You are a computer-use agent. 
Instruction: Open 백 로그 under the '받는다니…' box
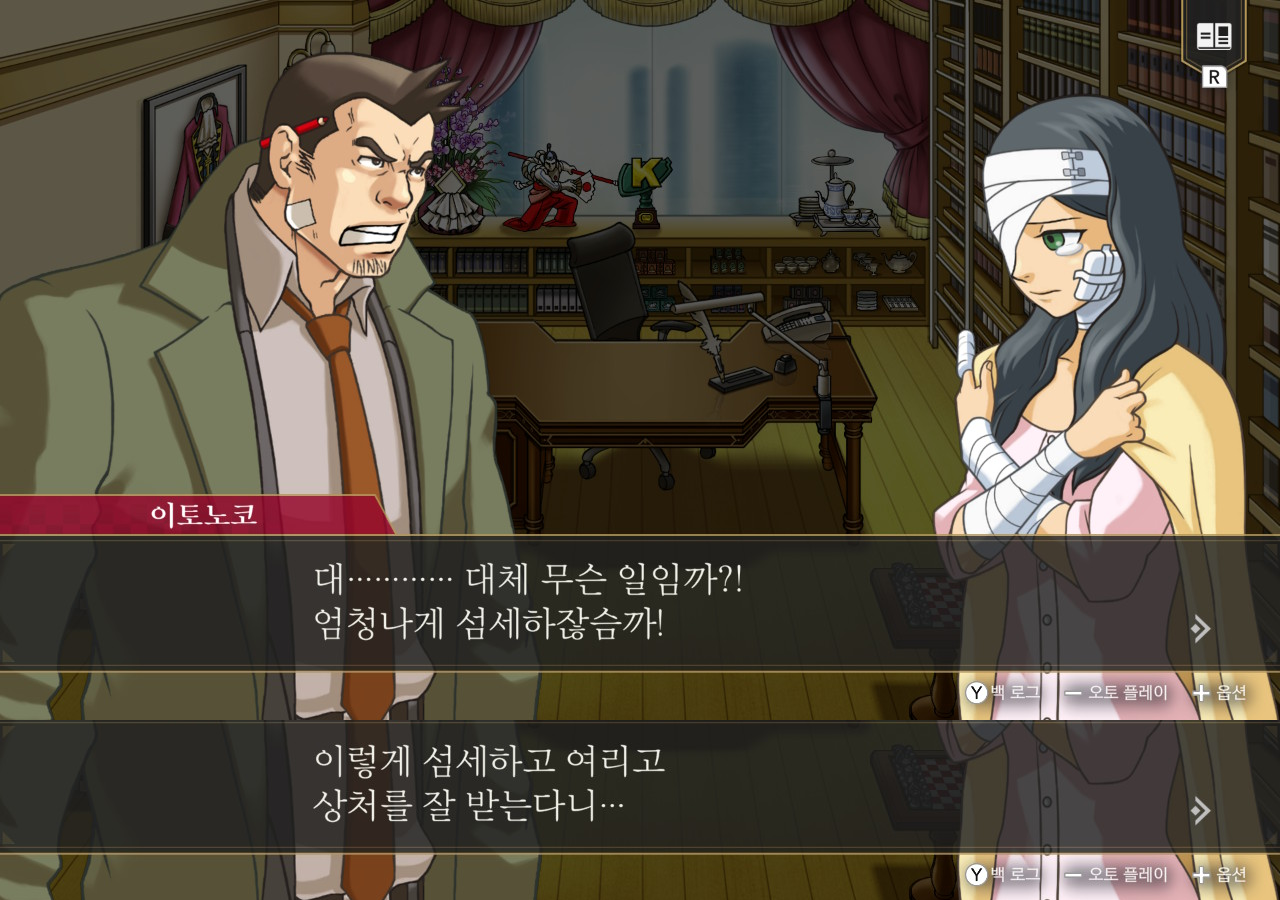coord(1003,875)
